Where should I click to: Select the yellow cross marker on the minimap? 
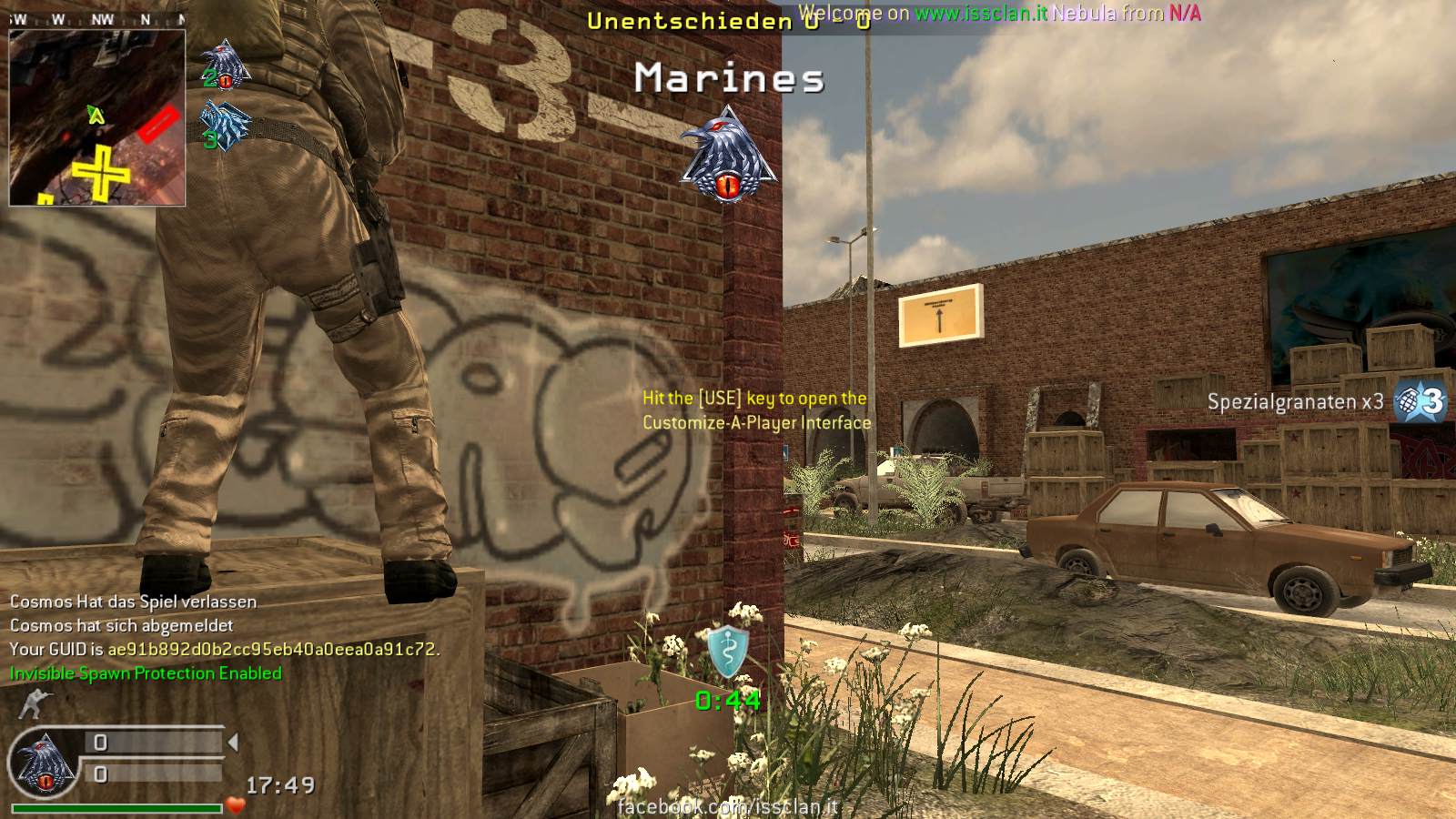(x=101, y=171)
